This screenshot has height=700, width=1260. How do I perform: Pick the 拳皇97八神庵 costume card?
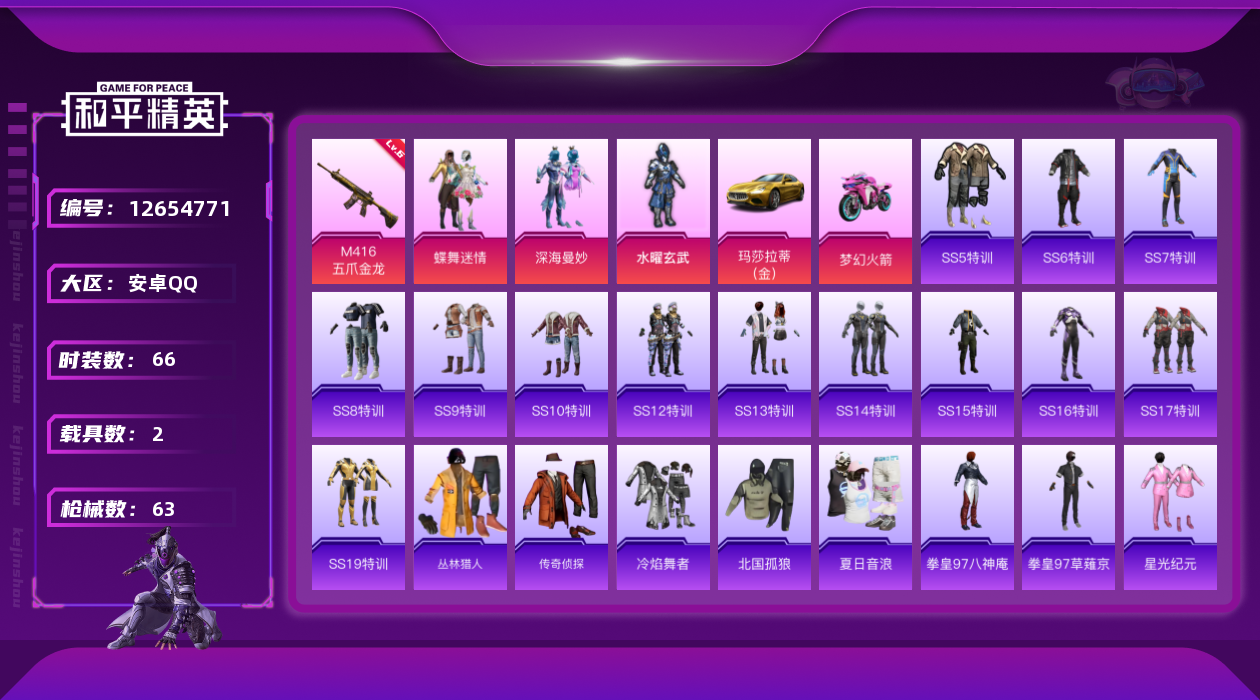coord(967,517)
